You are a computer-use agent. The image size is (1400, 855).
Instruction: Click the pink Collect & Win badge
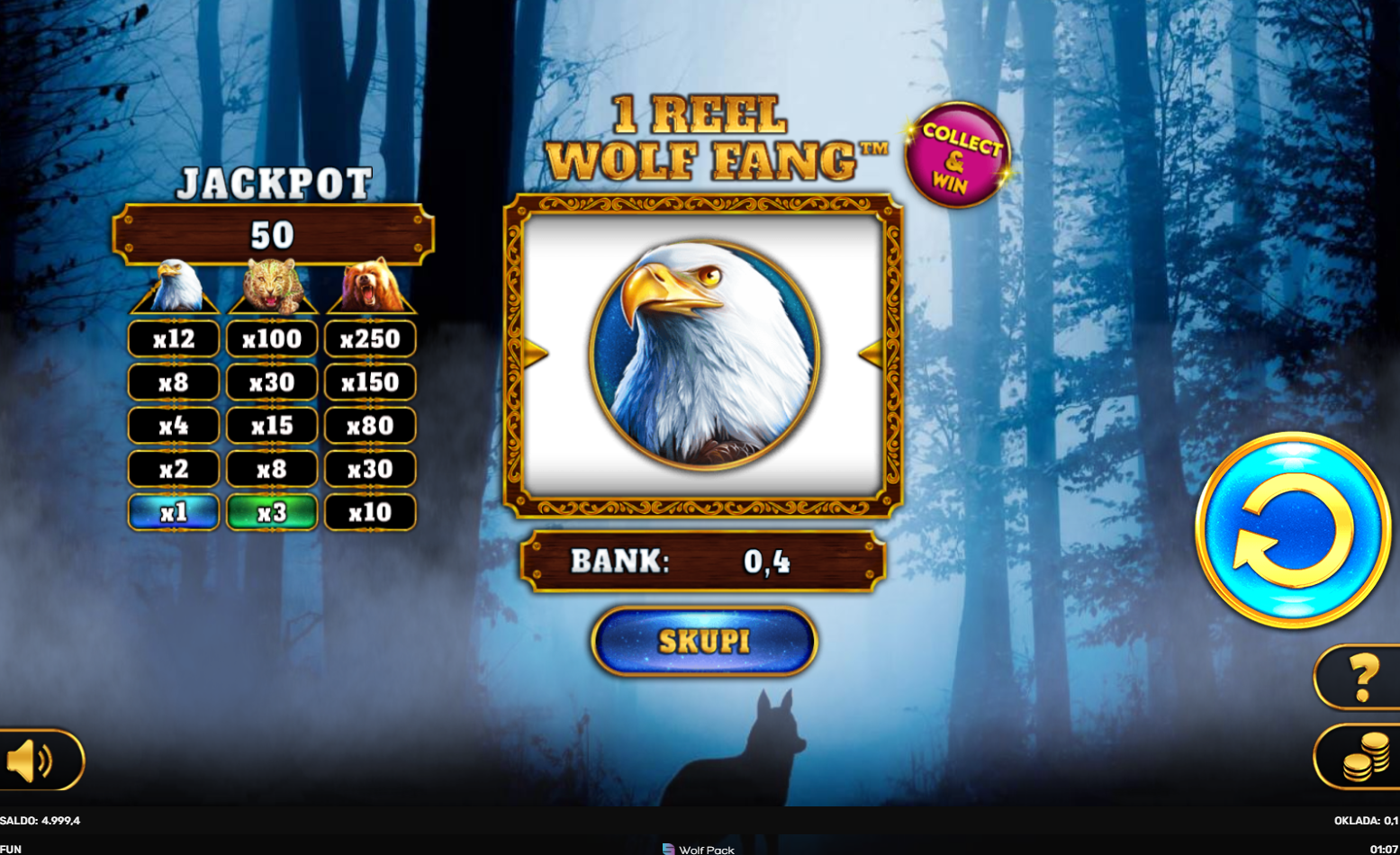(x=958, y=155)
